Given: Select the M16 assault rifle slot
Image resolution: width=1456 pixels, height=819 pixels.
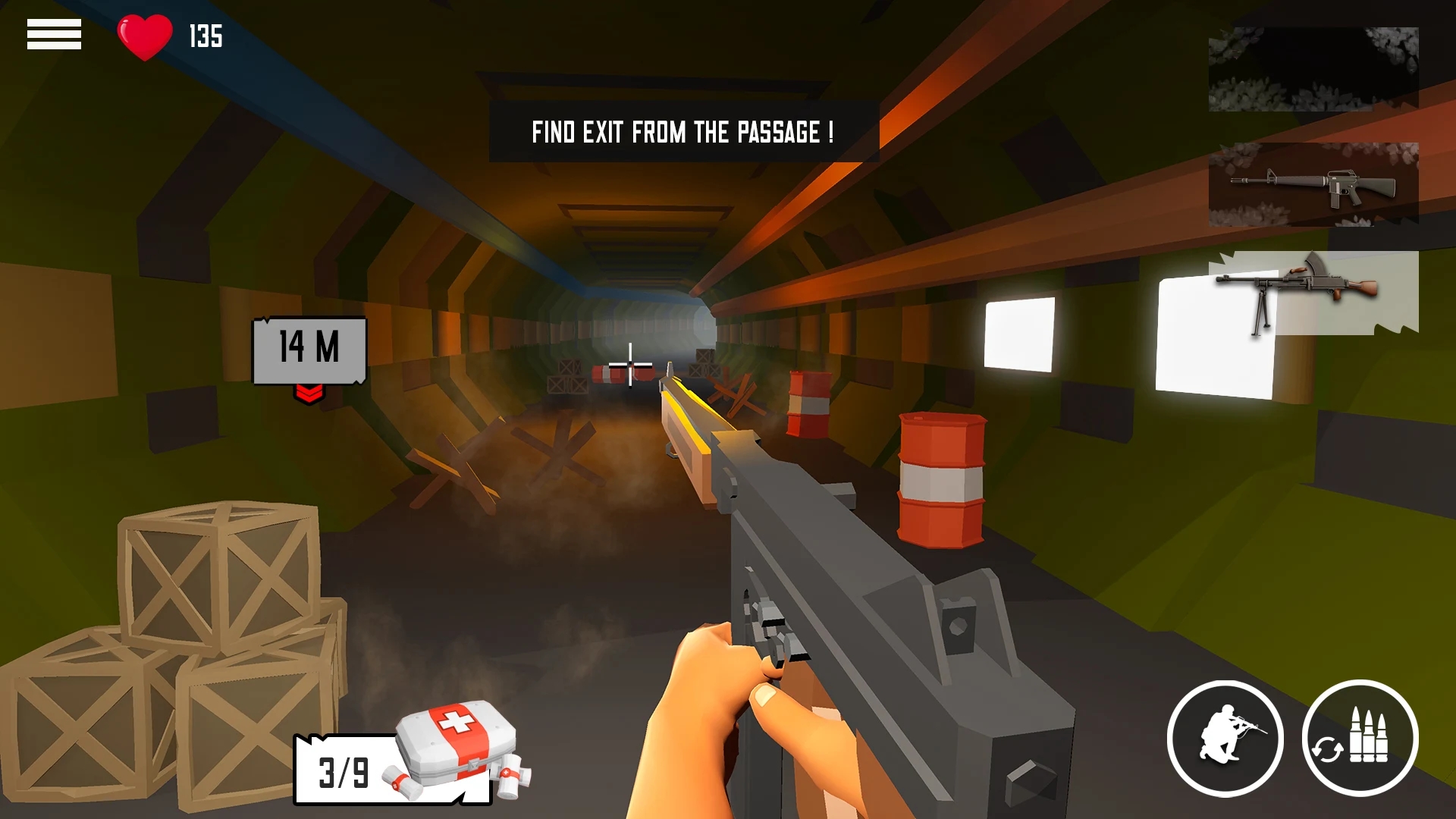Looking at the screenshot, I should point(1313,184).
